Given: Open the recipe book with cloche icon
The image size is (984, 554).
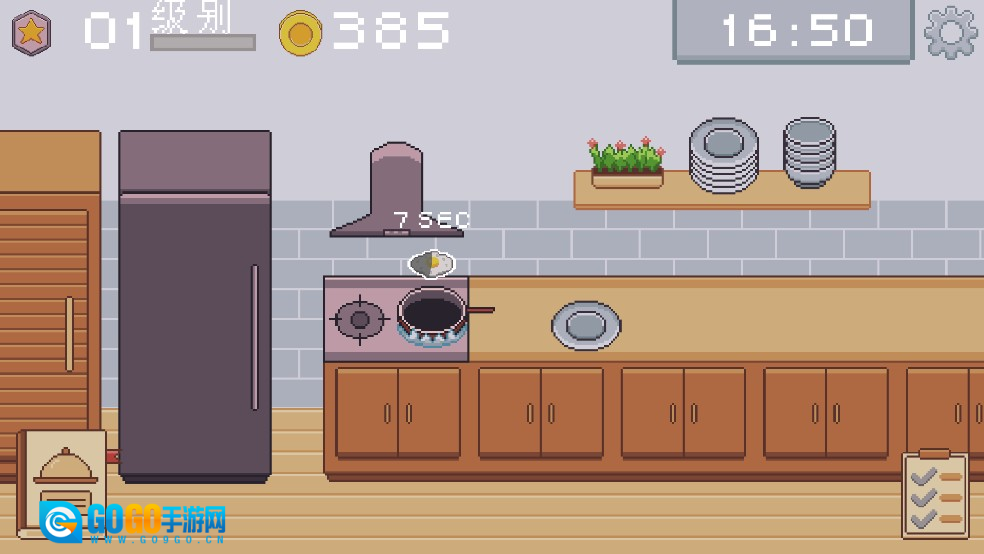Looking at the screenshot, I should (x=64, y=480).
